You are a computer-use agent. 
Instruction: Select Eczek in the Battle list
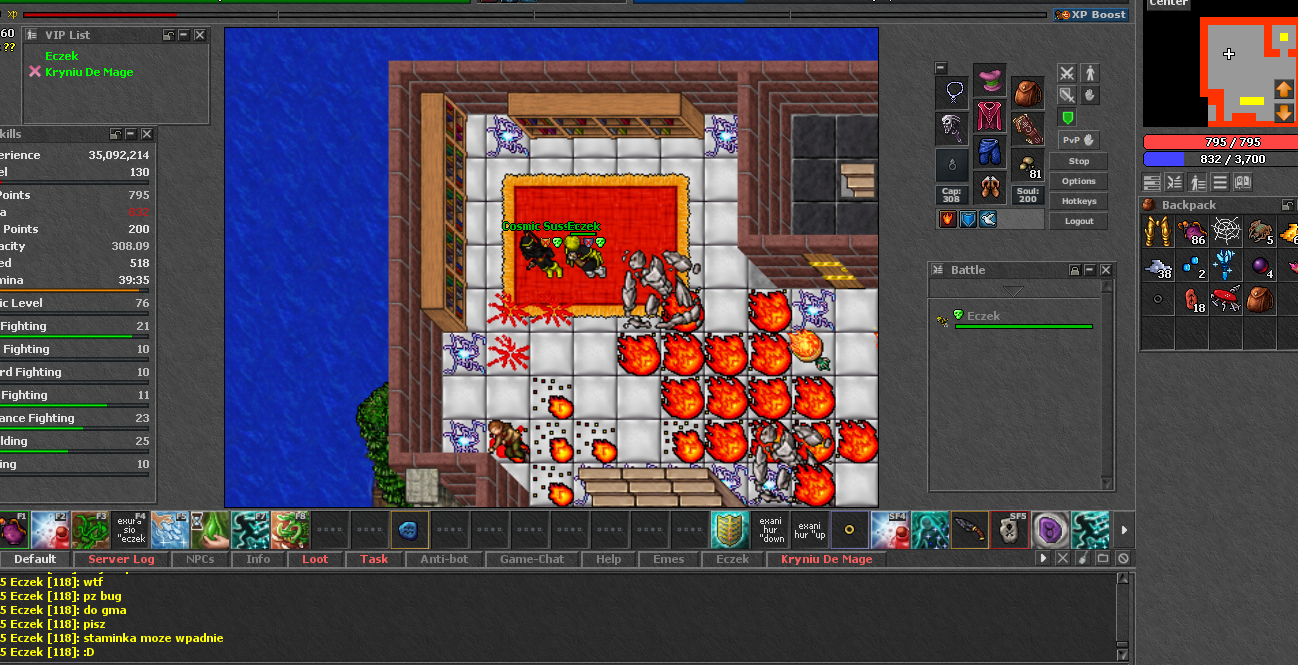point(983,316)
